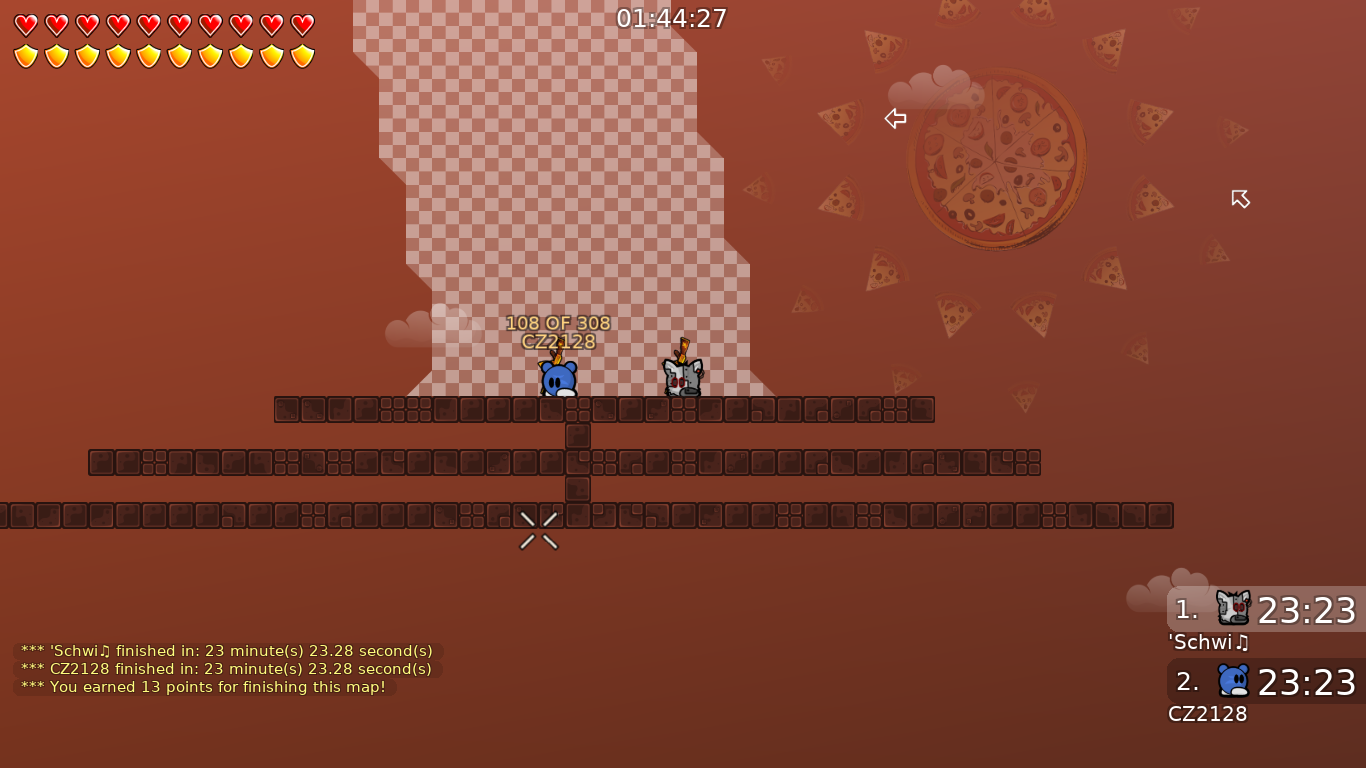This screenshot has width=1366, height=768.
Task: Click the '108 OF 308' progress counter
Action: pyautogui.click(x=558, y=323)
